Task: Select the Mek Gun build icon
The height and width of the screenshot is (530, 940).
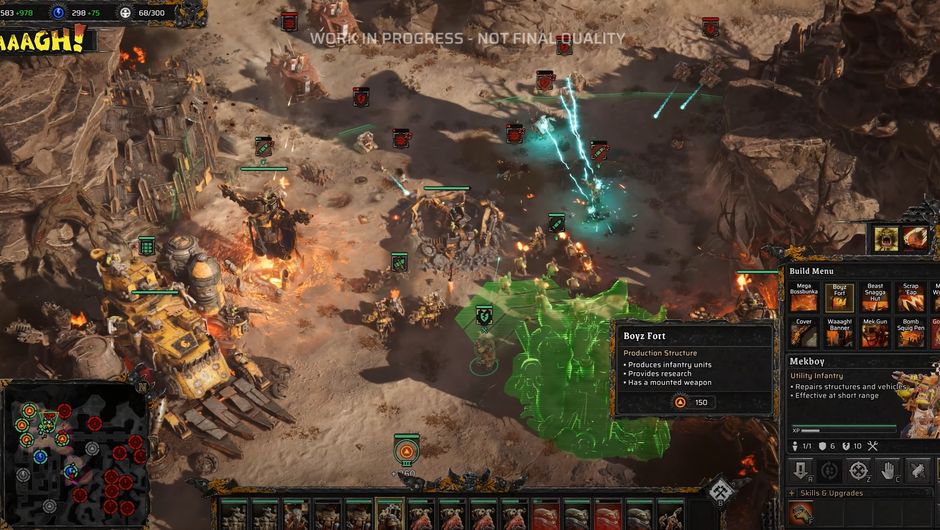Action: [875, 332]
